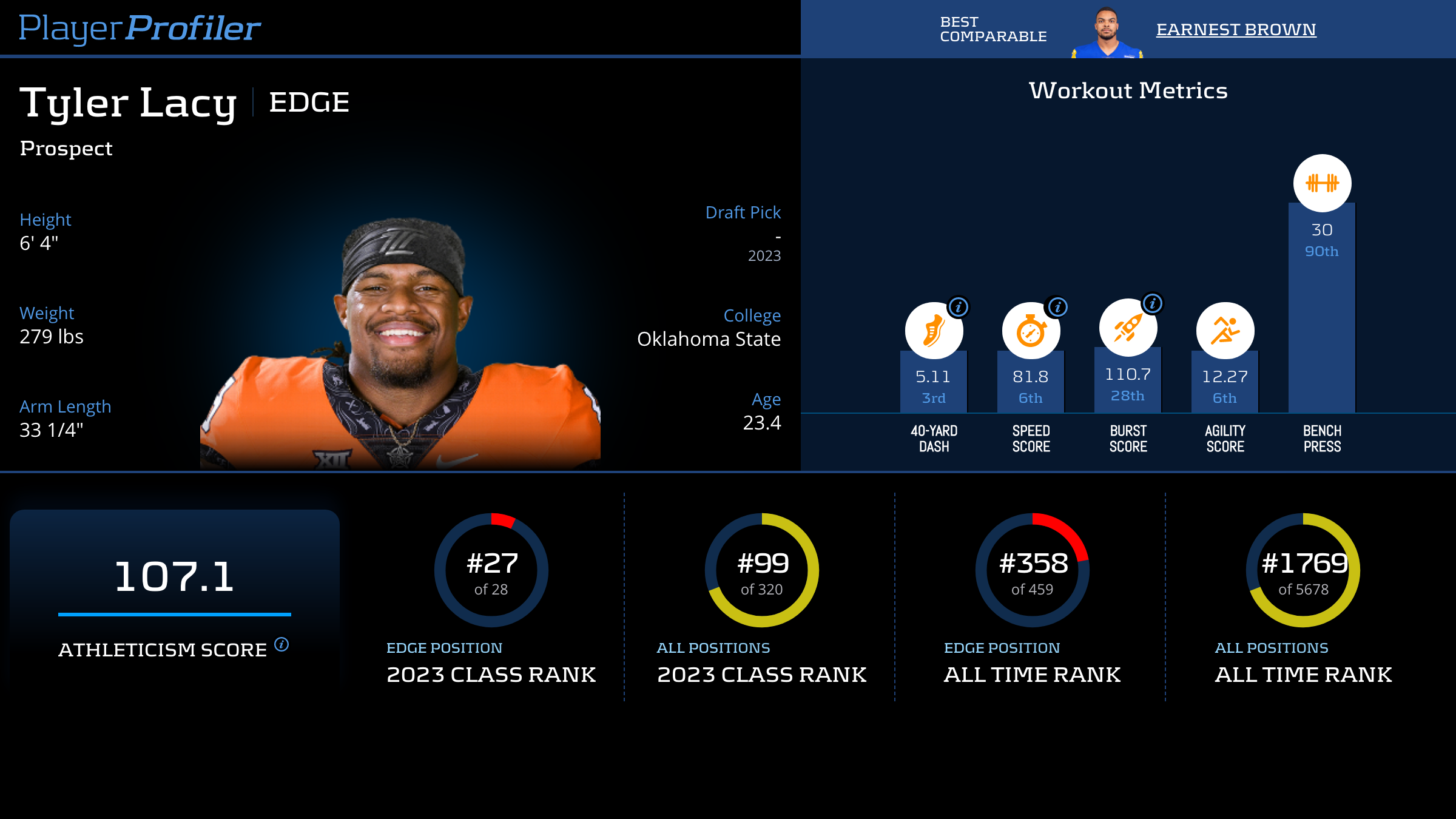Open the Athleticism Score info tooltip
Screen dimensions: 1456x819
coord(281,644)
